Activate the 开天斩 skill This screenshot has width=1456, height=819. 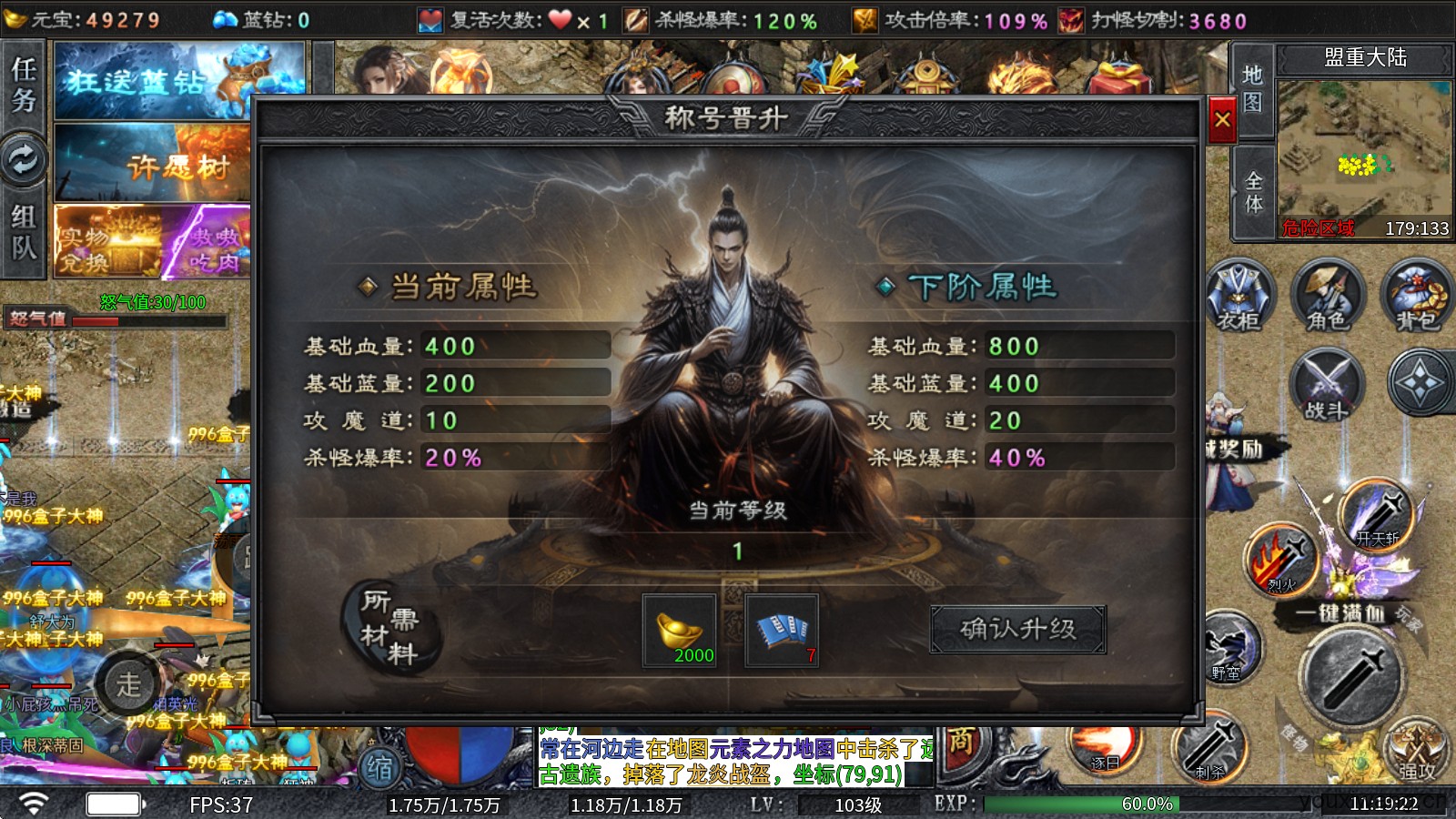point(1377,515)
